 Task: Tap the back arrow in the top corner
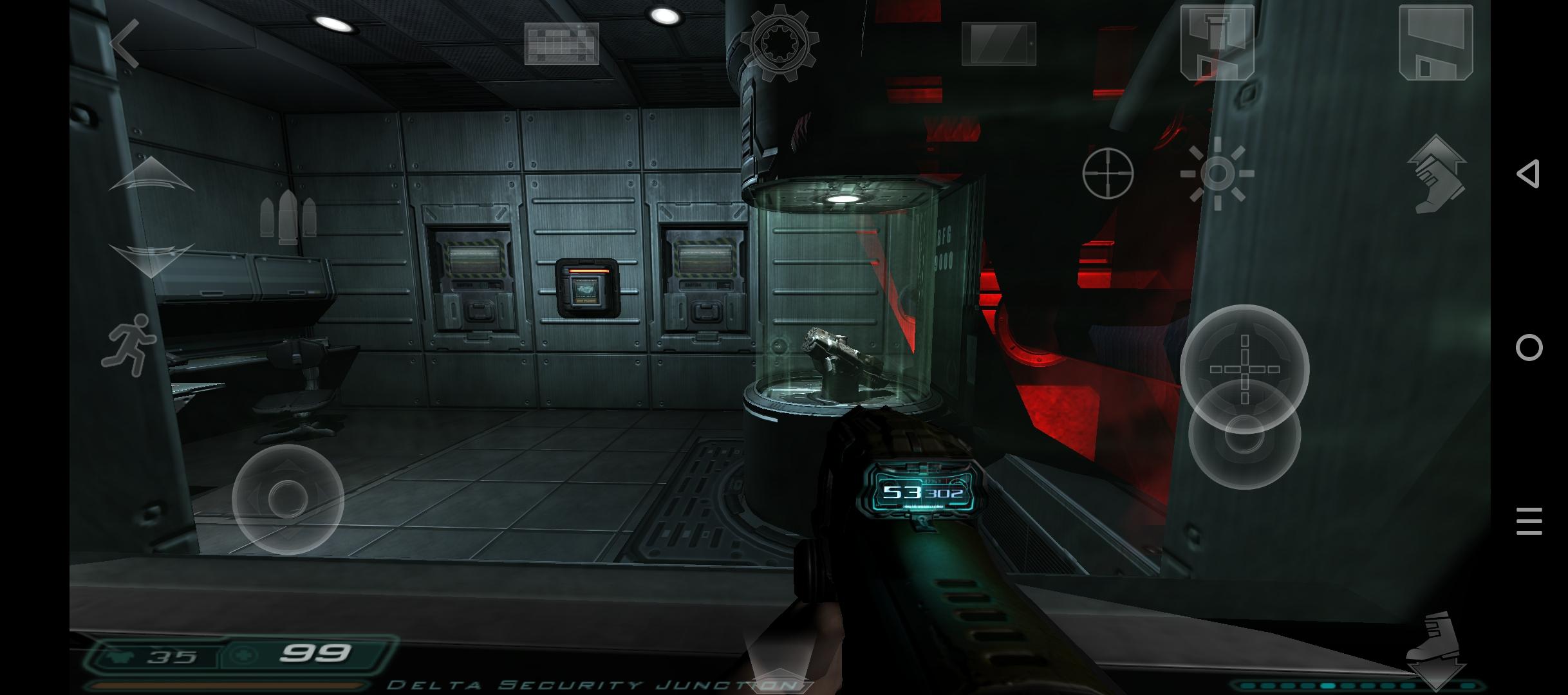point(126,44)
